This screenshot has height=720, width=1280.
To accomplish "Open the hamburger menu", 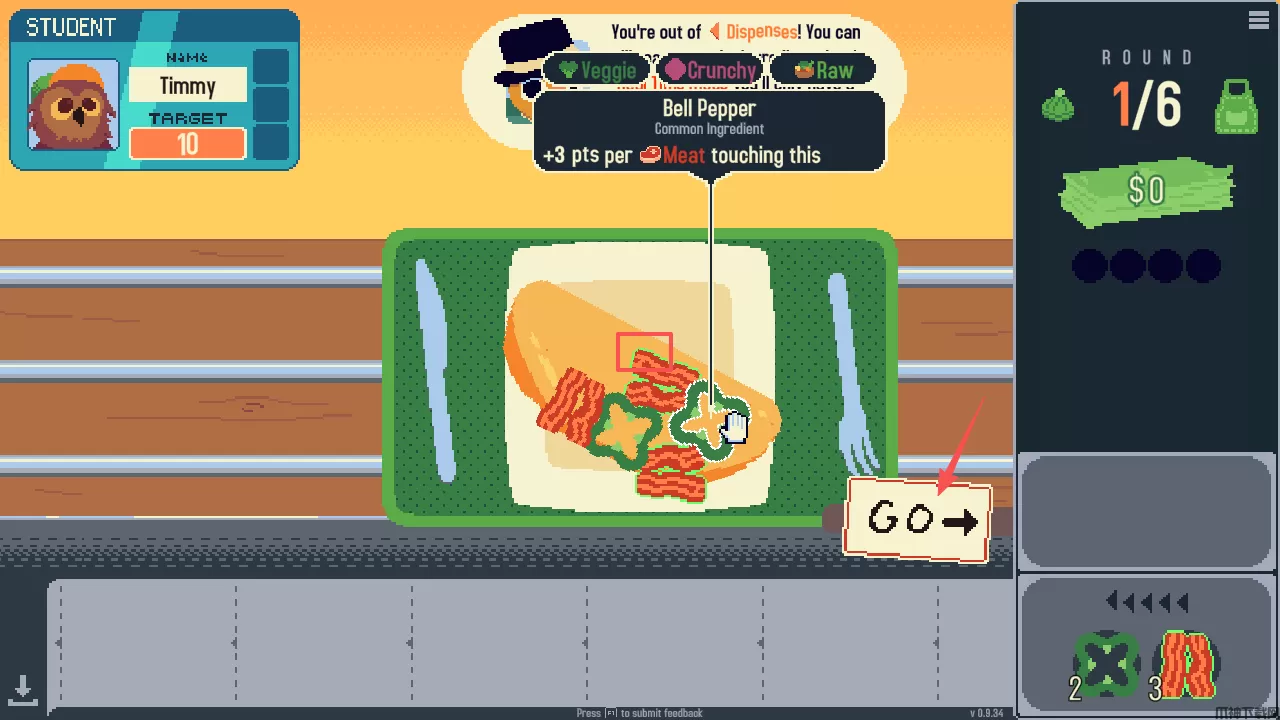I will pyautogui.click(x=1258, y=20).
